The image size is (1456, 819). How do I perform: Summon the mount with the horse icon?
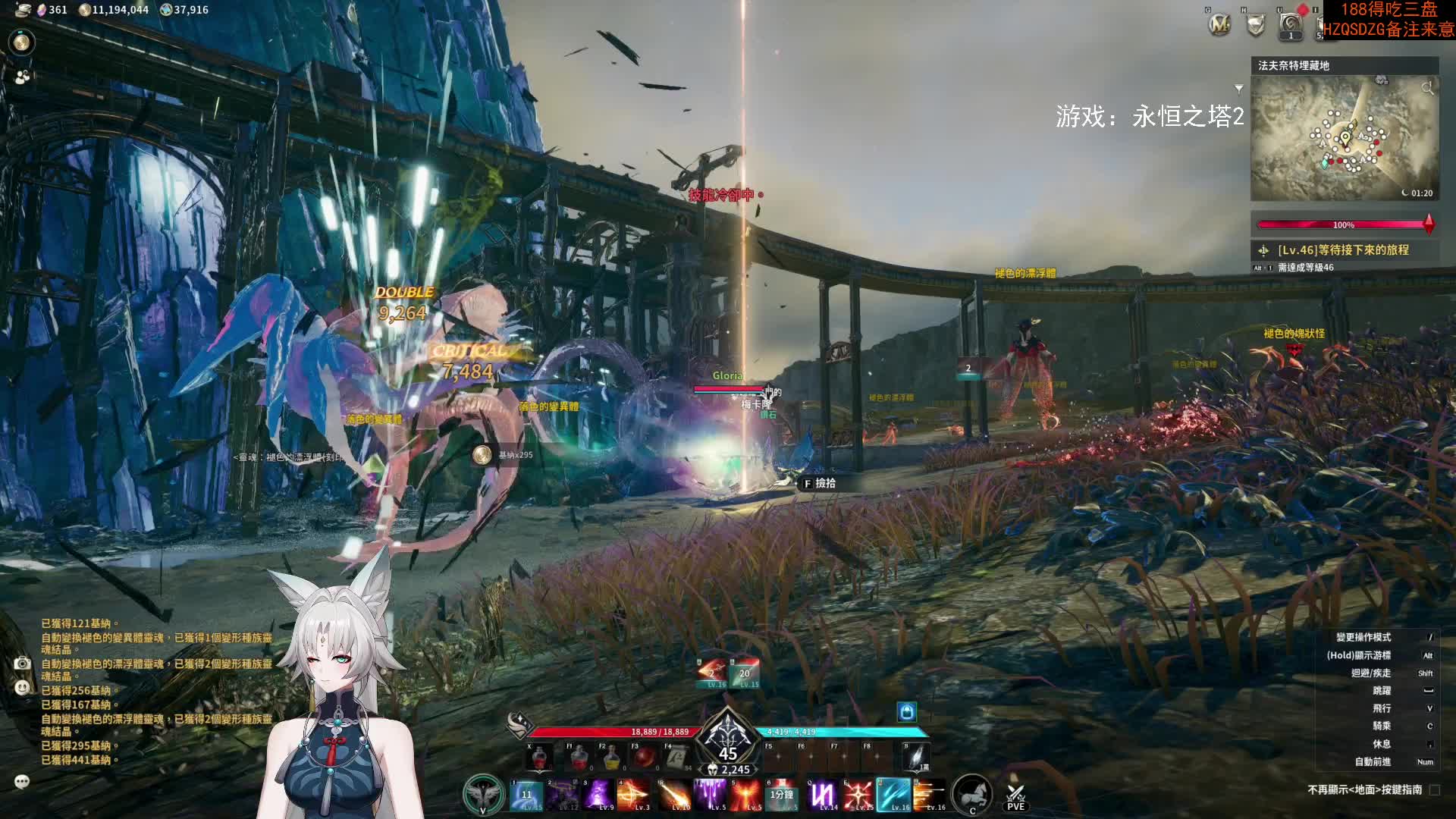[971, 794]
